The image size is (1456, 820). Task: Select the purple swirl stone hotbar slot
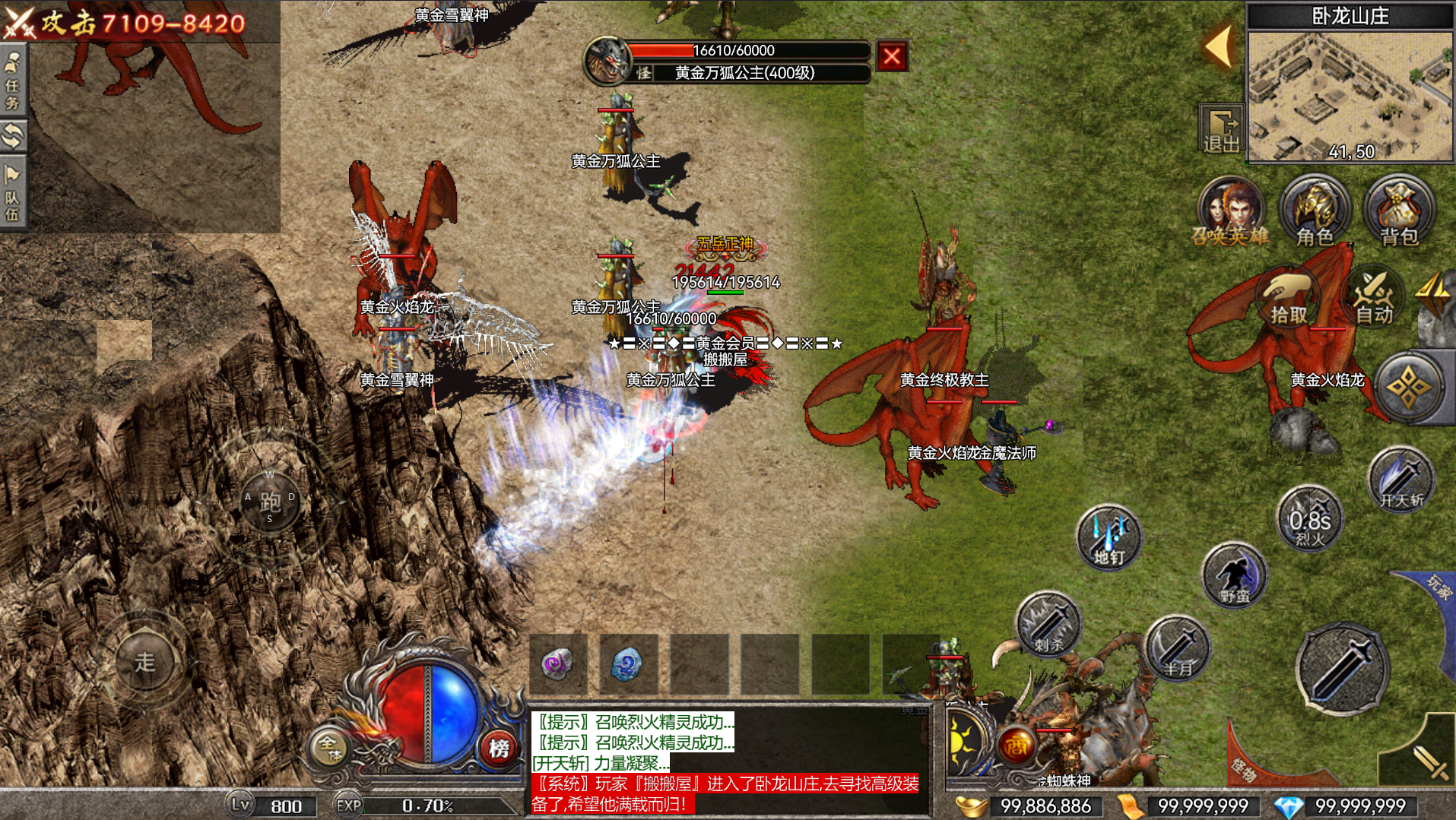(x=559, y=663)
